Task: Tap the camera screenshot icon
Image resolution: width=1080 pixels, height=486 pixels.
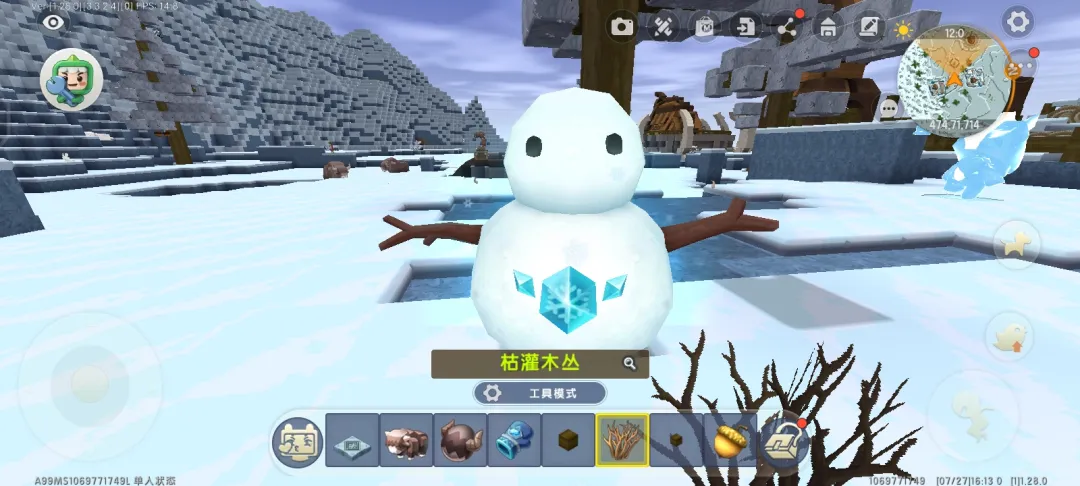Action: tap(624, 26)
